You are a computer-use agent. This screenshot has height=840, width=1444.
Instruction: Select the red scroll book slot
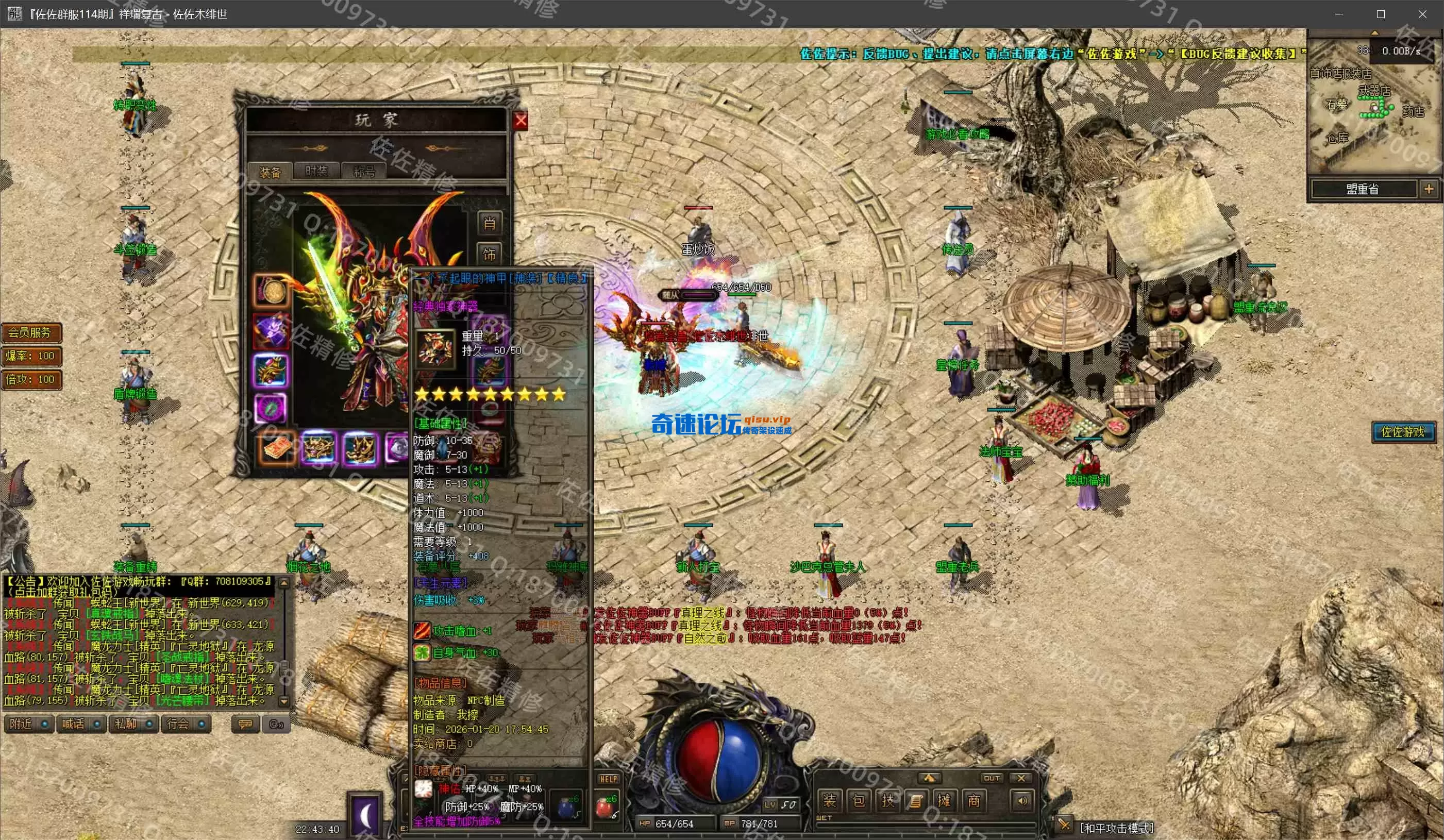(x=278, y=448)
